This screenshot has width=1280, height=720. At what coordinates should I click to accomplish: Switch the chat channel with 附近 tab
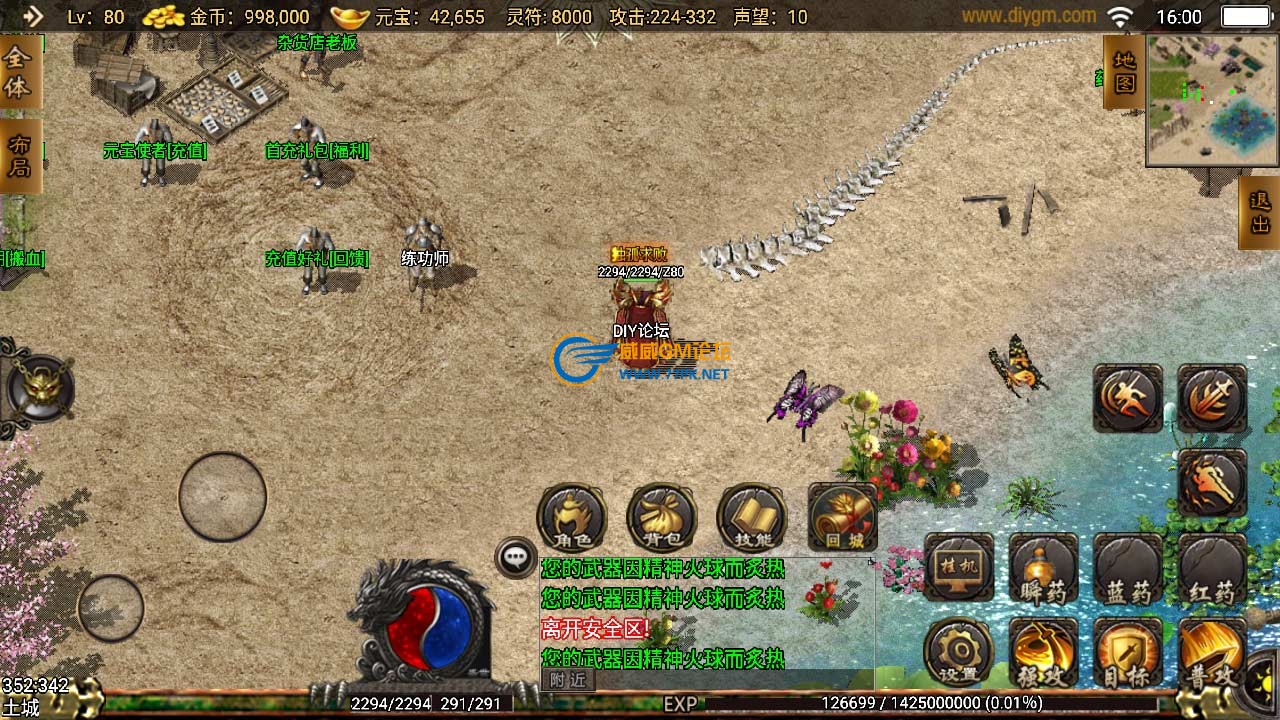pos(567,680)
